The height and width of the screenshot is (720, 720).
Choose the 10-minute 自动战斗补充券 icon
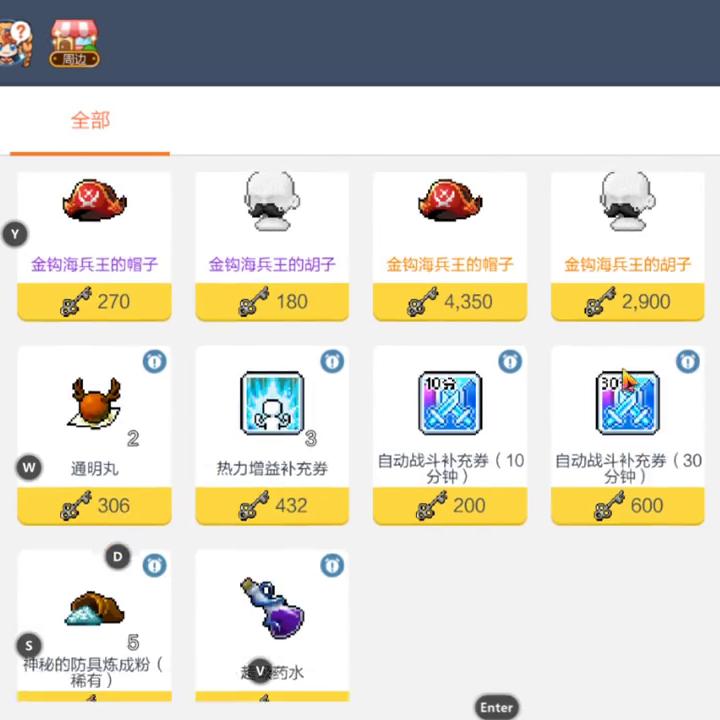point(450,404)
